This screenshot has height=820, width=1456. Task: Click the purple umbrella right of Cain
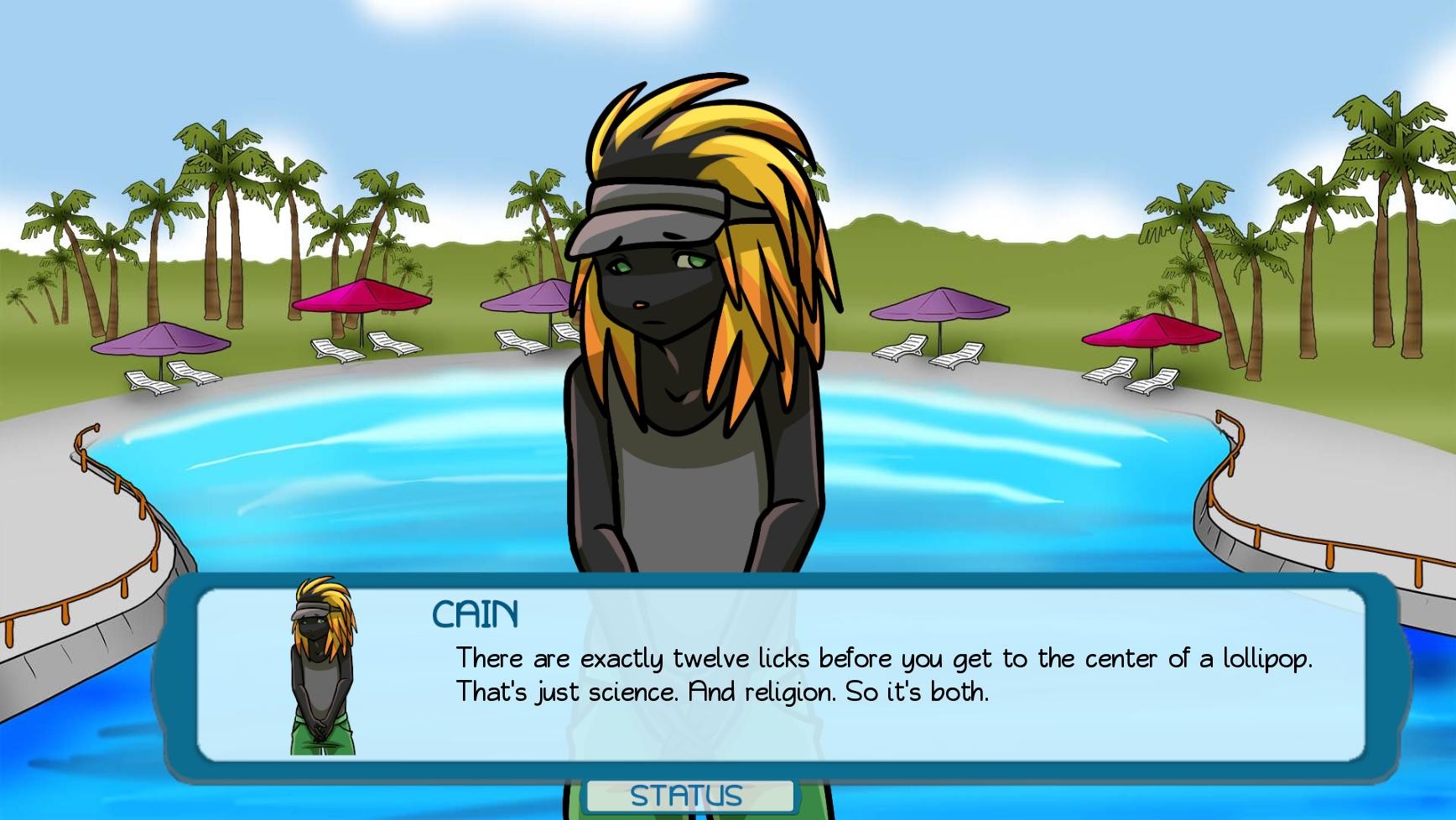point(941,304)
